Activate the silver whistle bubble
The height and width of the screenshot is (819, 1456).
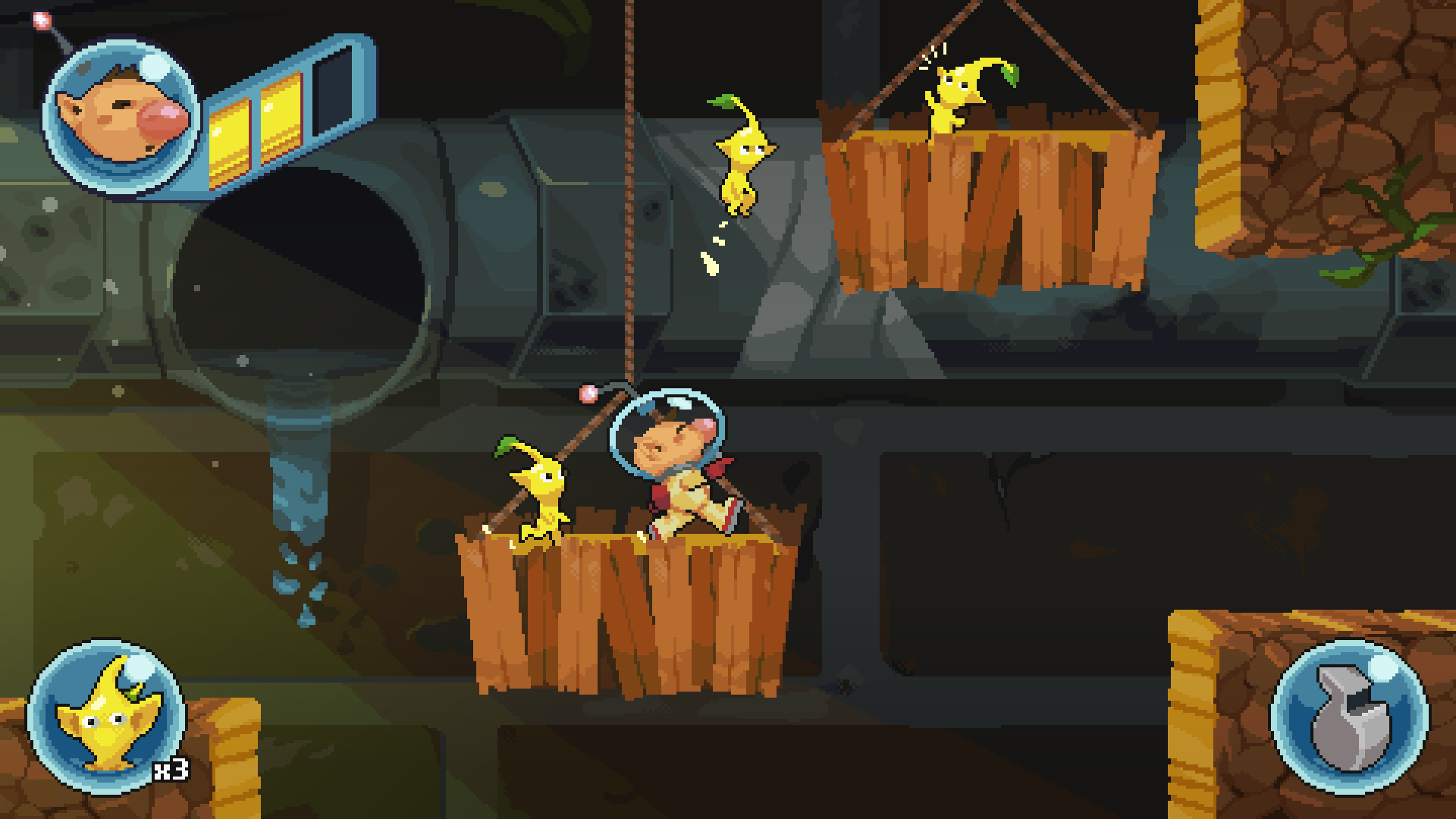pos(1349,717)
